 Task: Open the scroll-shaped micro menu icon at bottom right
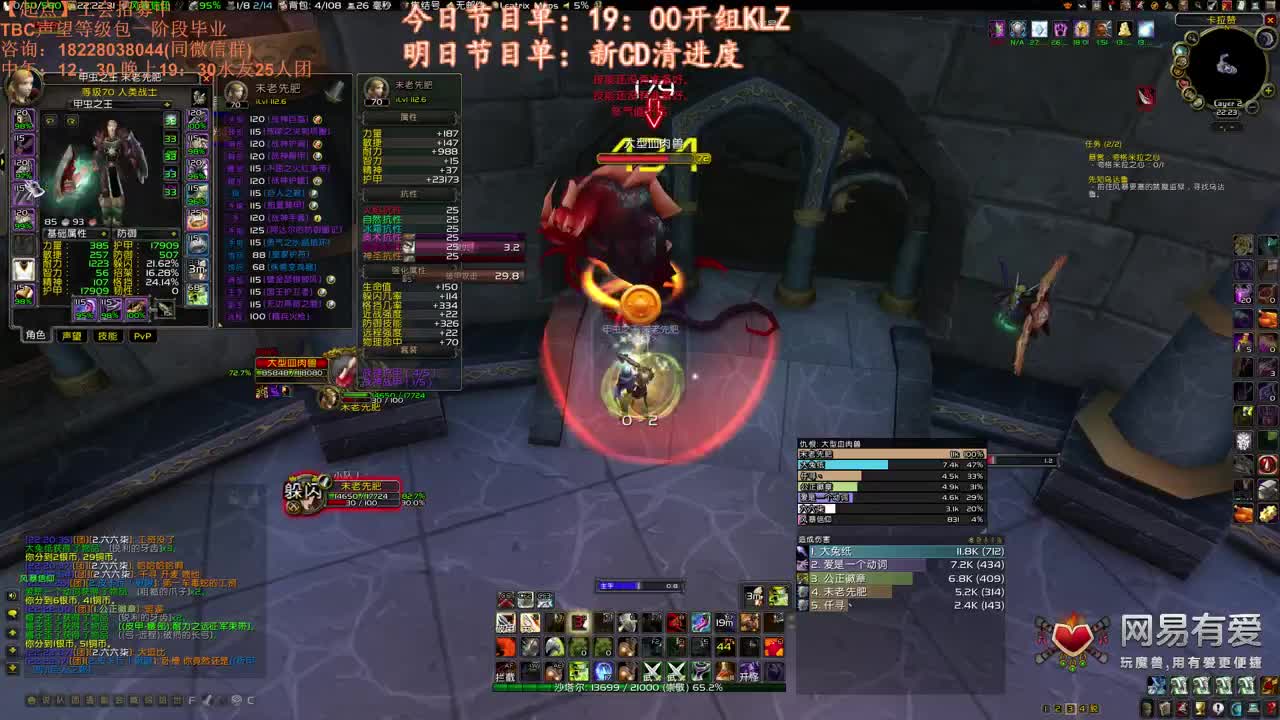(1164, 708)
